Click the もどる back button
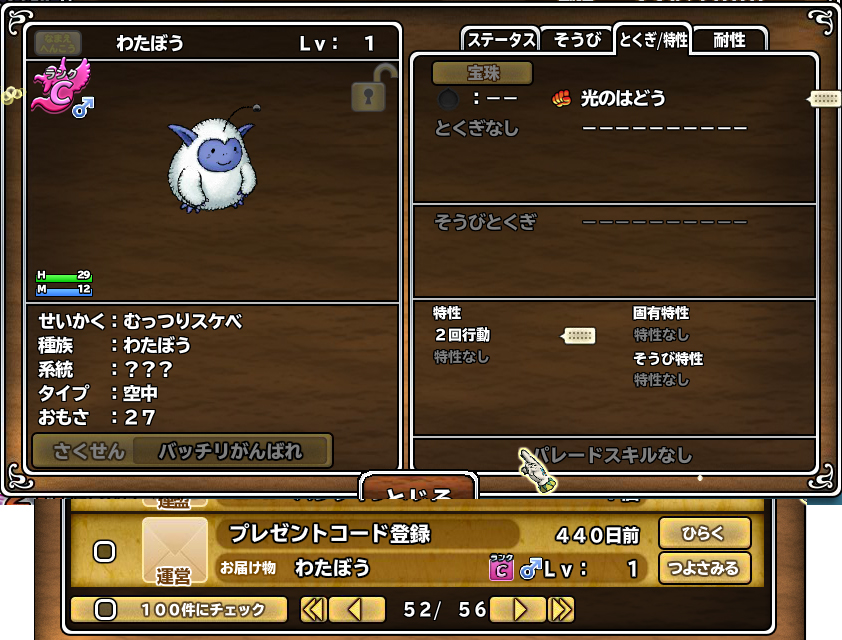The height and width of the screenshot is (640, 842). (417, 489)
